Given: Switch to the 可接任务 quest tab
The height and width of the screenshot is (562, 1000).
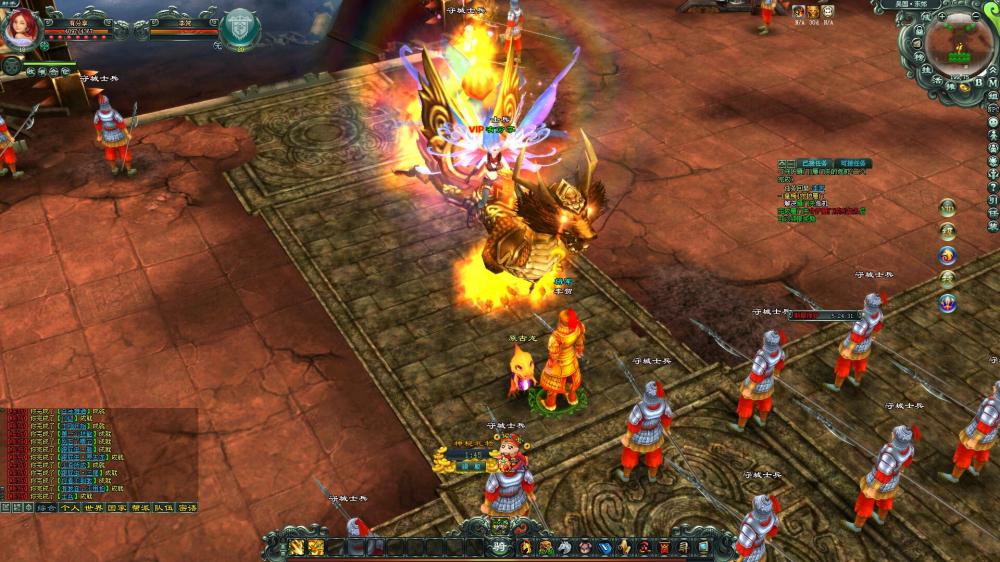Looking at the screenshot, I should point(854,163).
